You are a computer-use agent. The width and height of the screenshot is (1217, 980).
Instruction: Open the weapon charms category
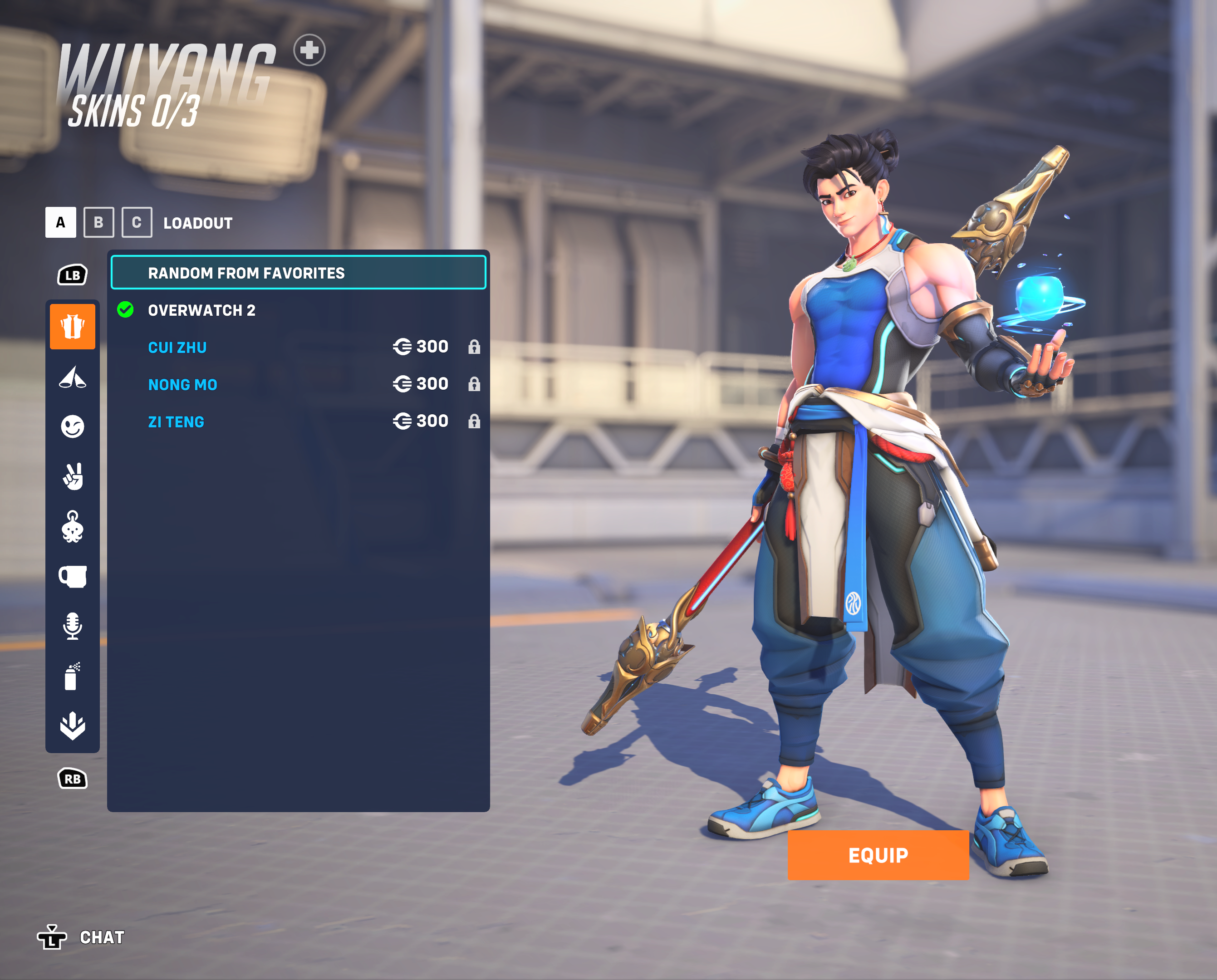tap(72, 526)
